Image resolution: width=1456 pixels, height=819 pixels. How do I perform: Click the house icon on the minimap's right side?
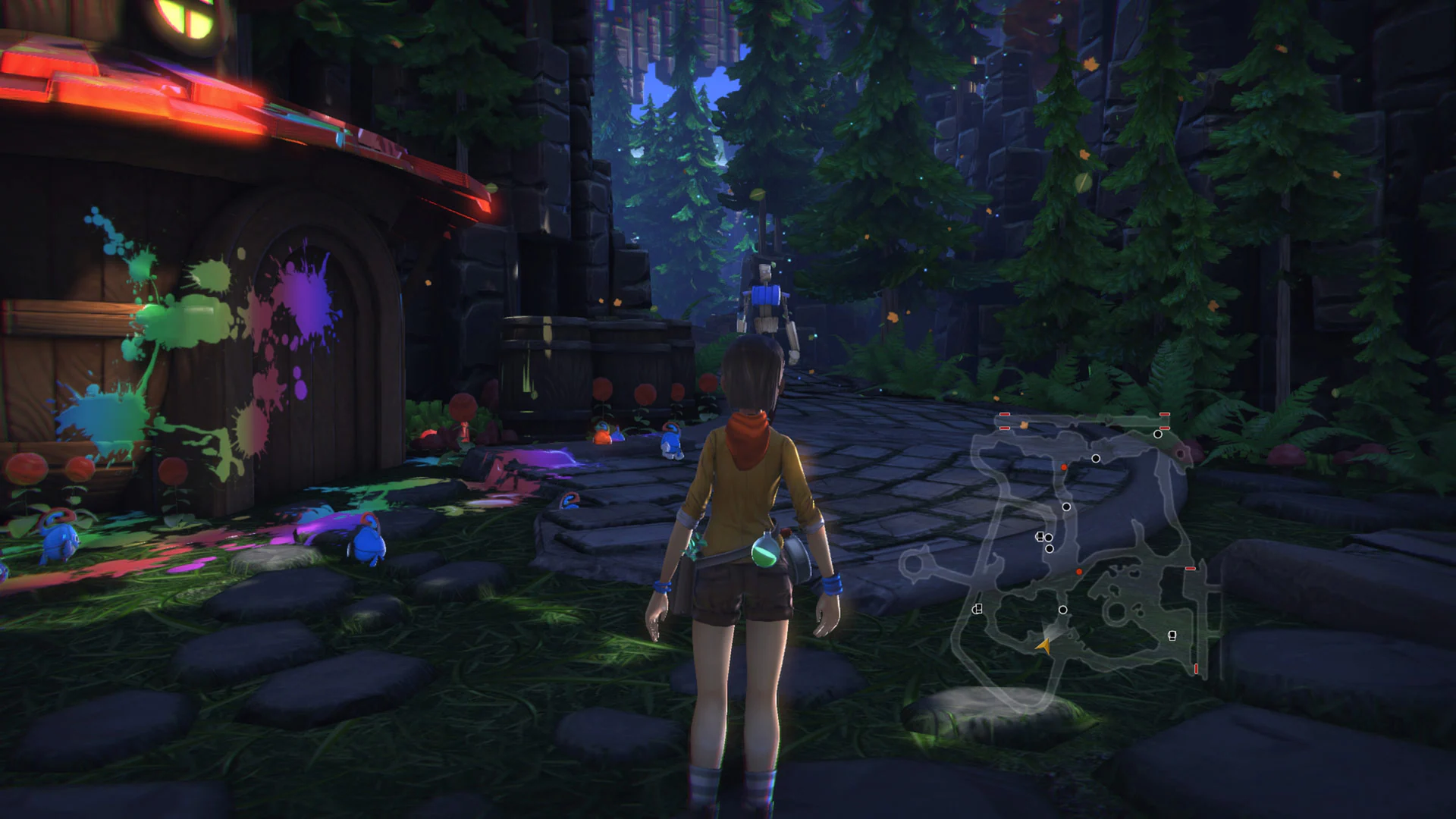pyautogui.click(x=1172, y=636)
